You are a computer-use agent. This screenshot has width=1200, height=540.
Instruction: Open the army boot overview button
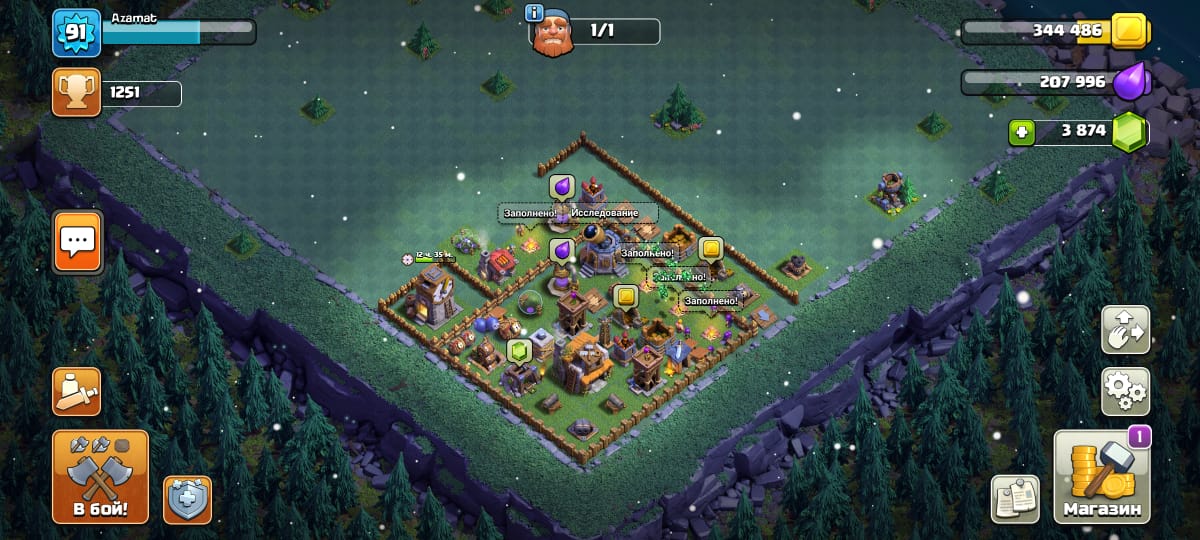click(77, 391)
